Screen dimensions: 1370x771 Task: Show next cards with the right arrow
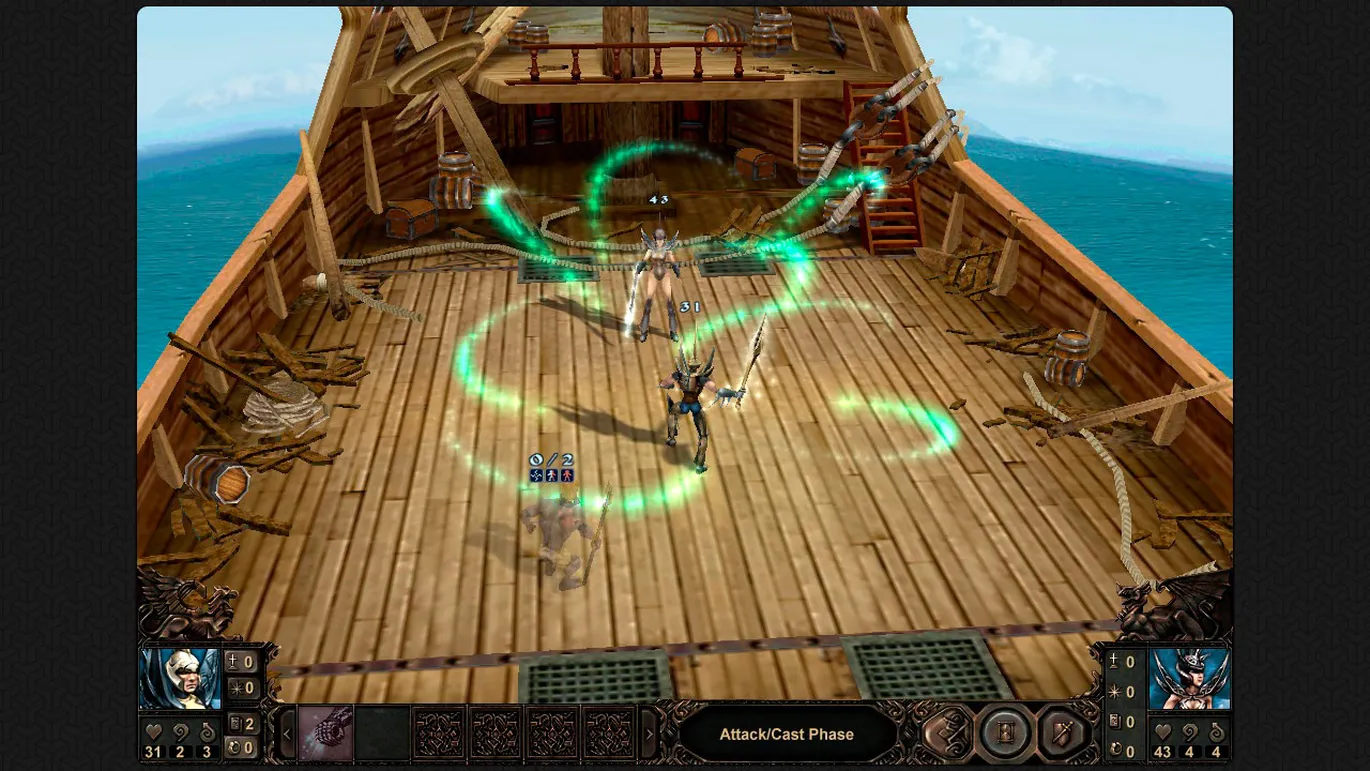(649, 735)
